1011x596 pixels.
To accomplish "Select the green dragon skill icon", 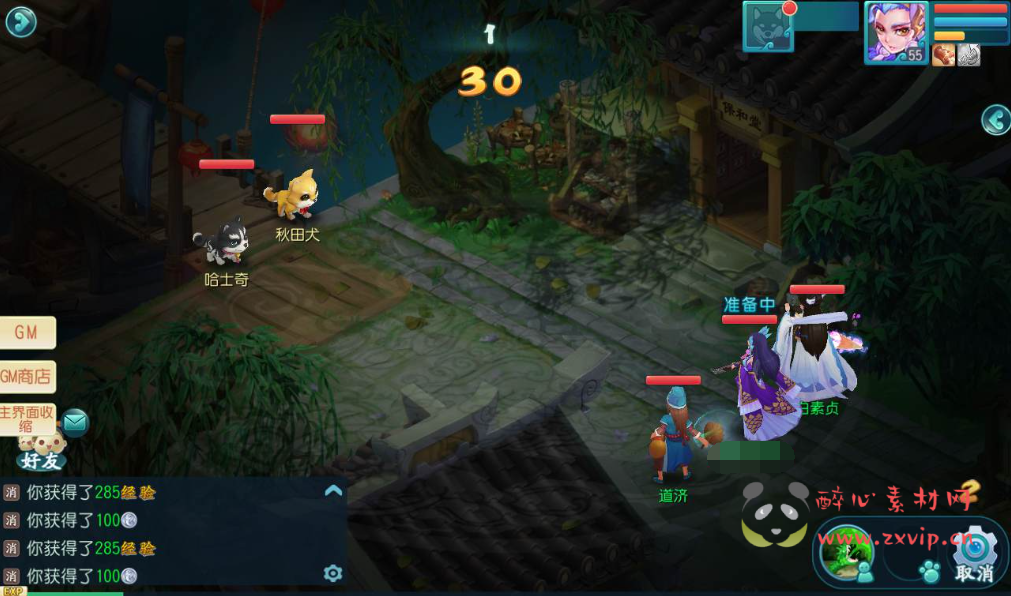I will pyautogui.click(x=844, y=551).
